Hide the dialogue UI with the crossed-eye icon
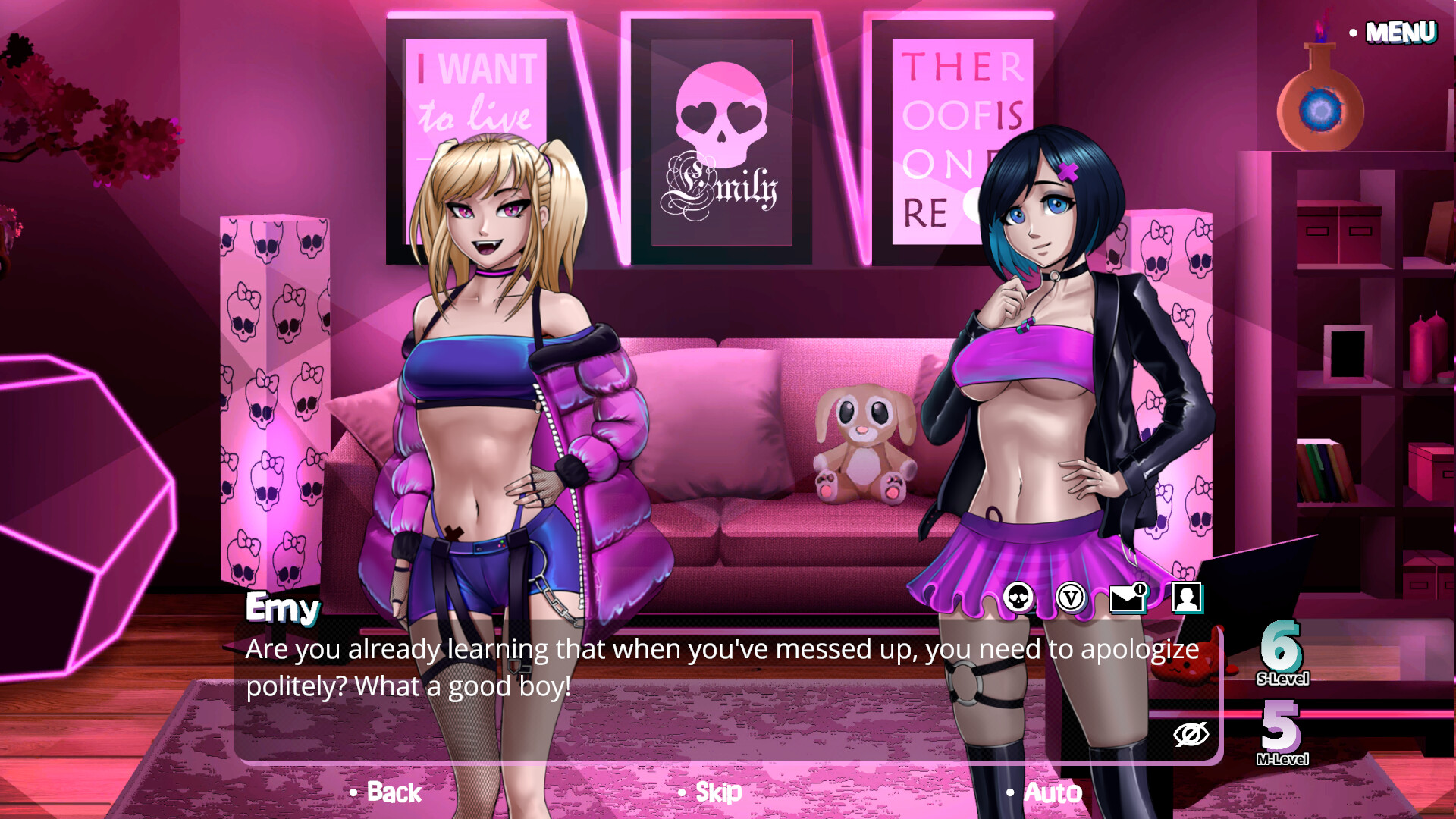 tap(1191, 733)
